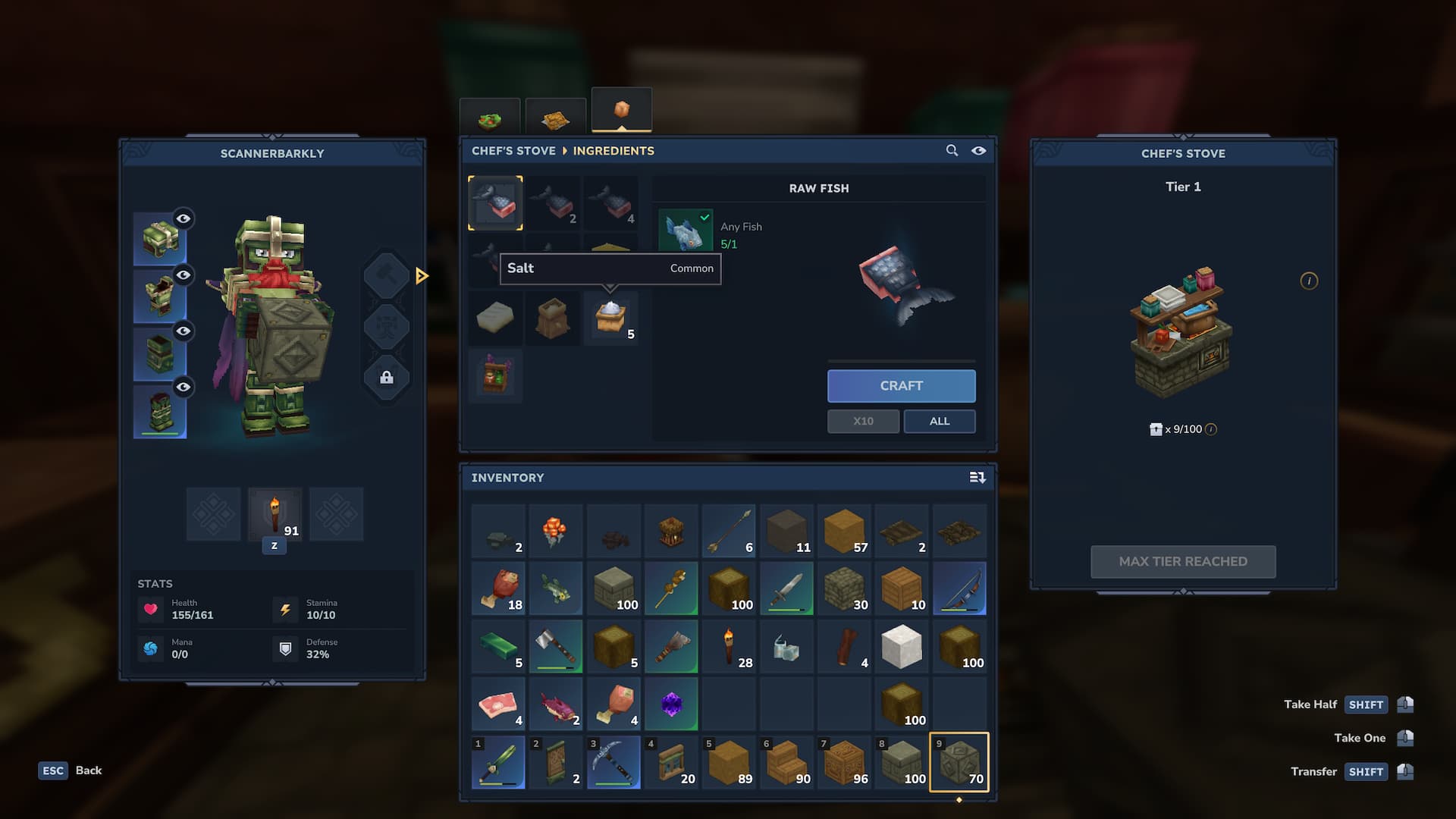Toggle the recipe visibility eye filter
The width and height of the screenshot is (1456, 819).
[979, 151]
